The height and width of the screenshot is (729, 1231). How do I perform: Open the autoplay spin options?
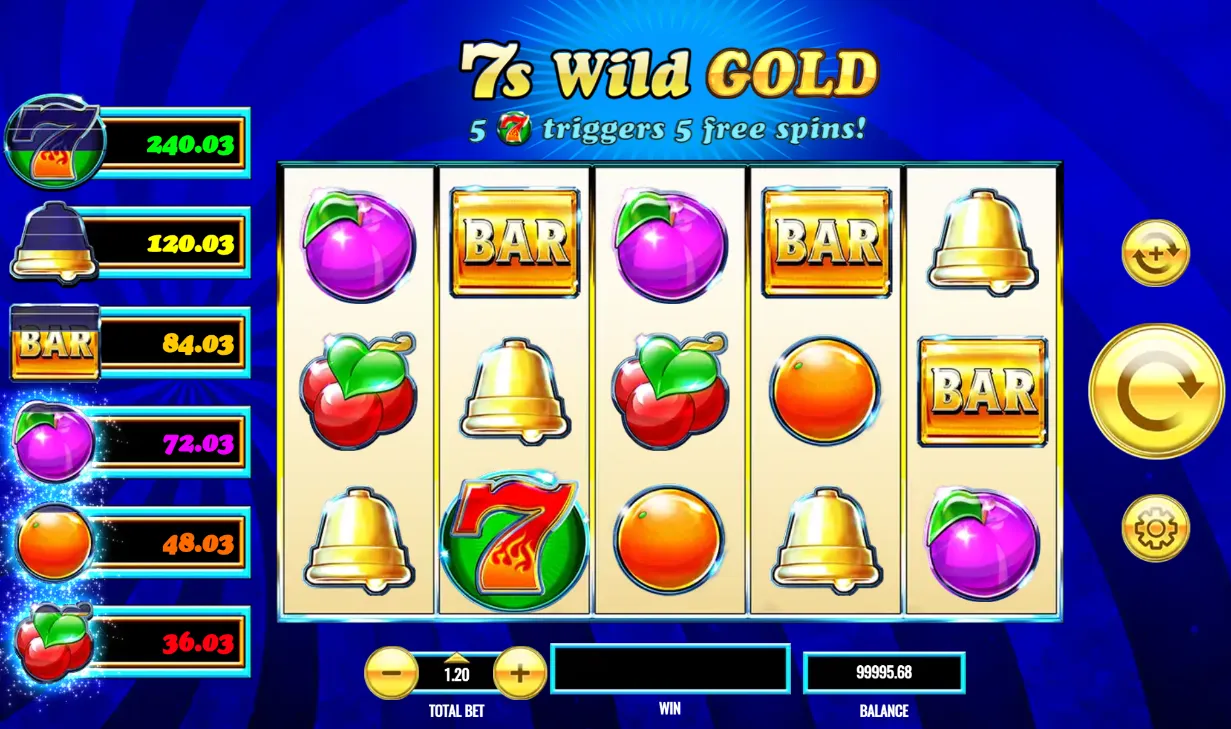click(1155, 254)
